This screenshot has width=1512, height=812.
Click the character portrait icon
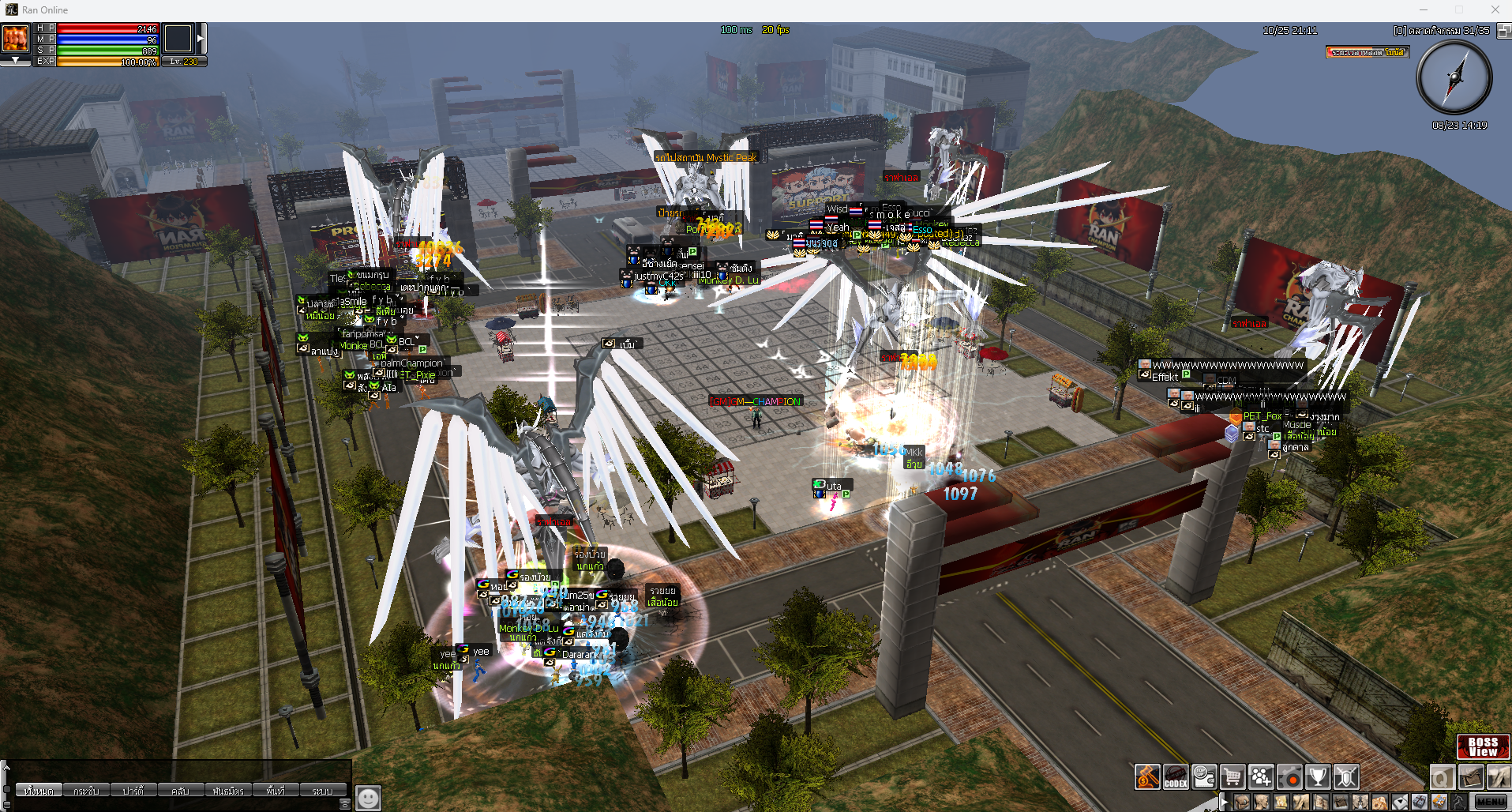tap(16, 38)
